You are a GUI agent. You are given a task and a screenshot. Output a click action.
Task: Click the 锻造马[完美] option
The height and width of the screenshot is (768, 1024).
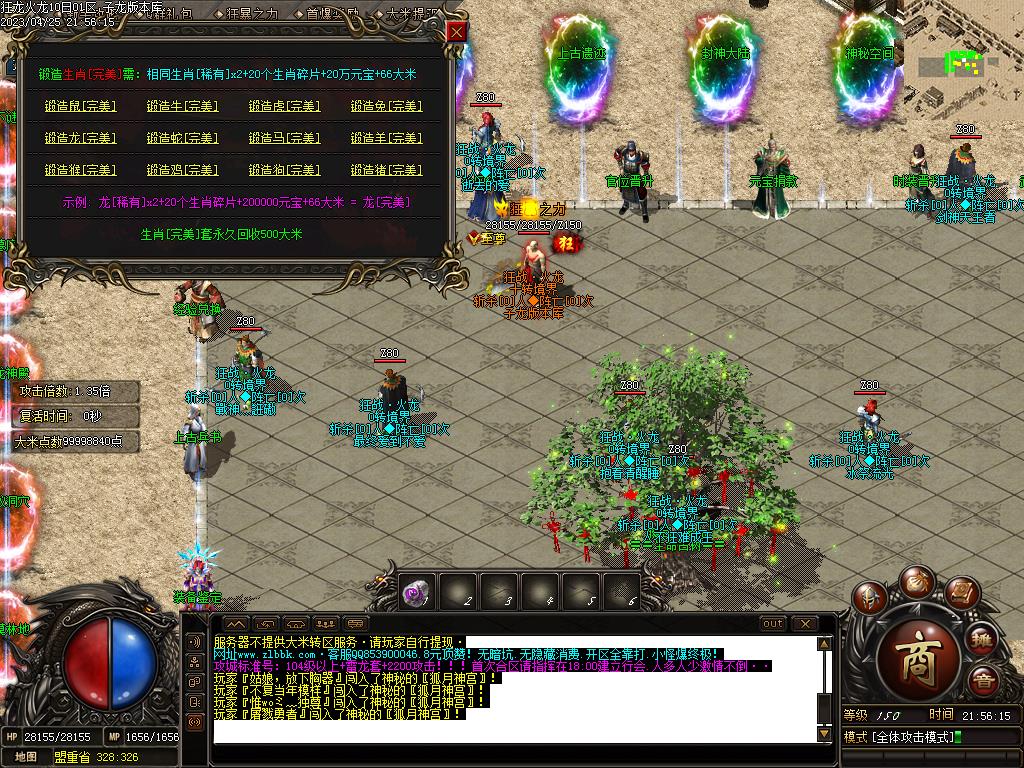[284, 138]
